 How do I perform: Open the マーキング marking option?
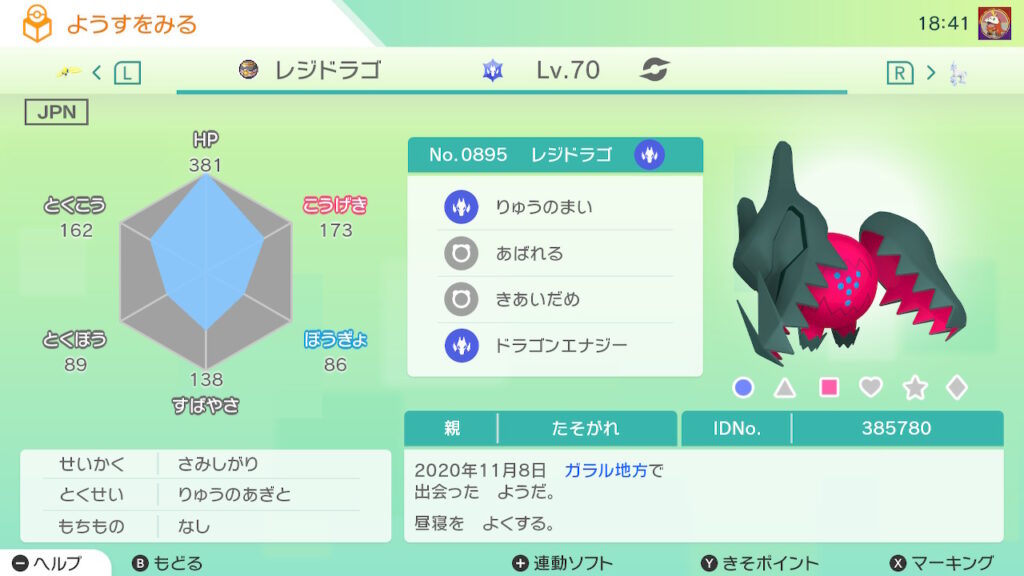pos(941,563)
